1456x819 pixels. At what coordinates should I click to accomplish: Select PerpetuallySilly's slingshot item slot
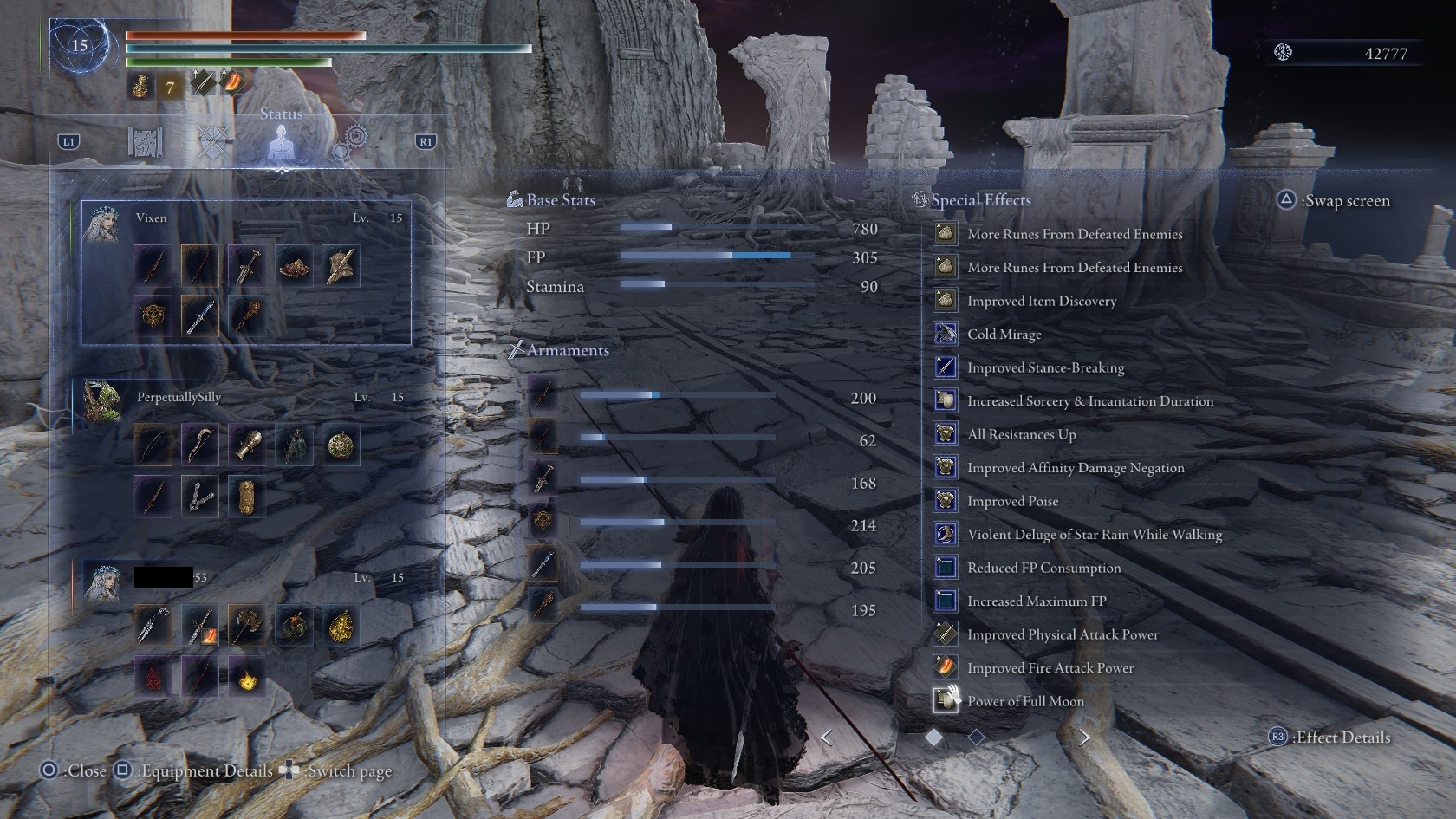pyautogui.click(x=199, y=496)
